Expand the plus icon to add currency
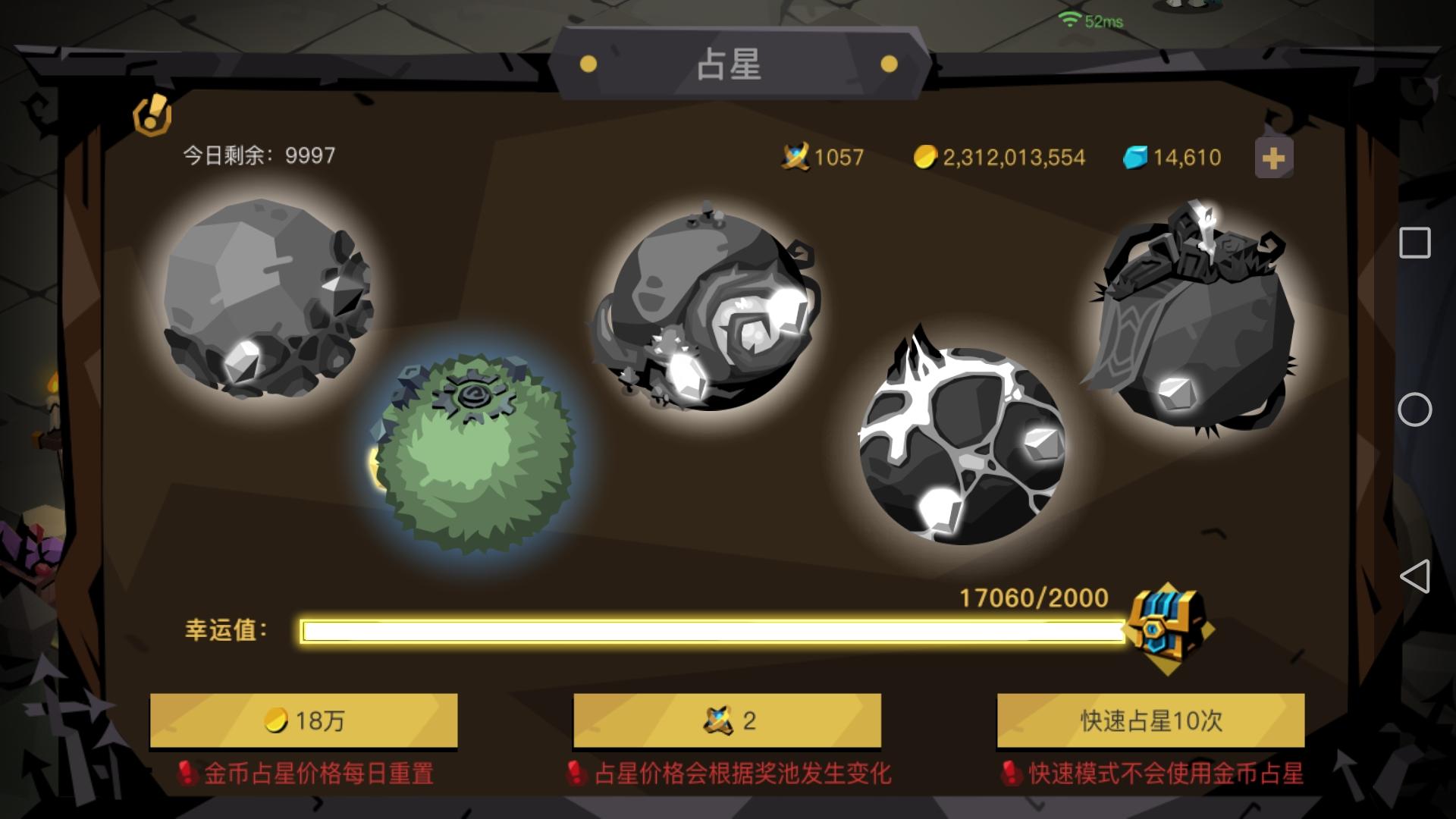The image size is (1456, 819). point(1273,157)
